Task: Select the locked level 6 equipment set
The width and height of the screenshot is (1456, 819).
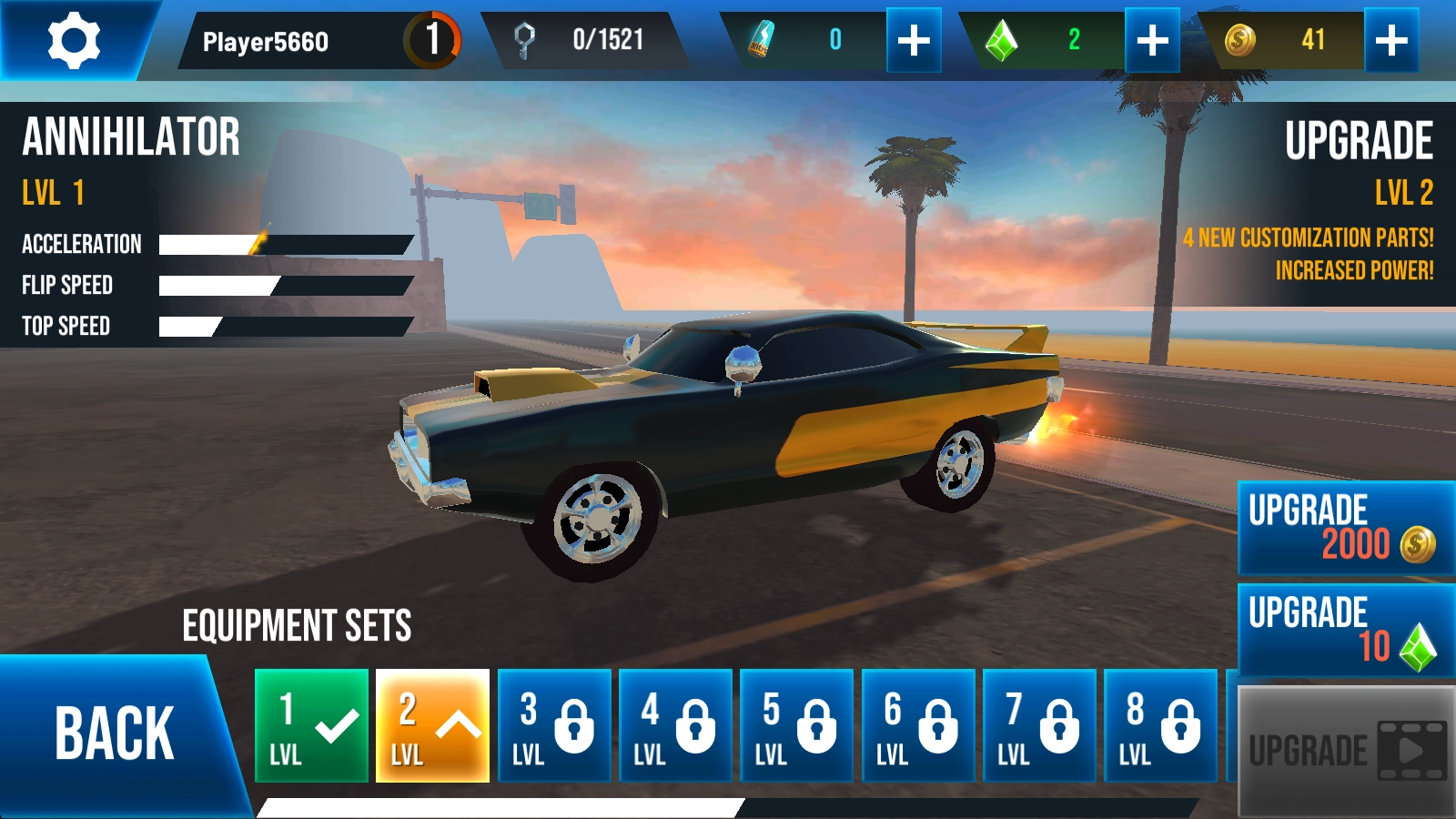Action: (x=918, y=726)
